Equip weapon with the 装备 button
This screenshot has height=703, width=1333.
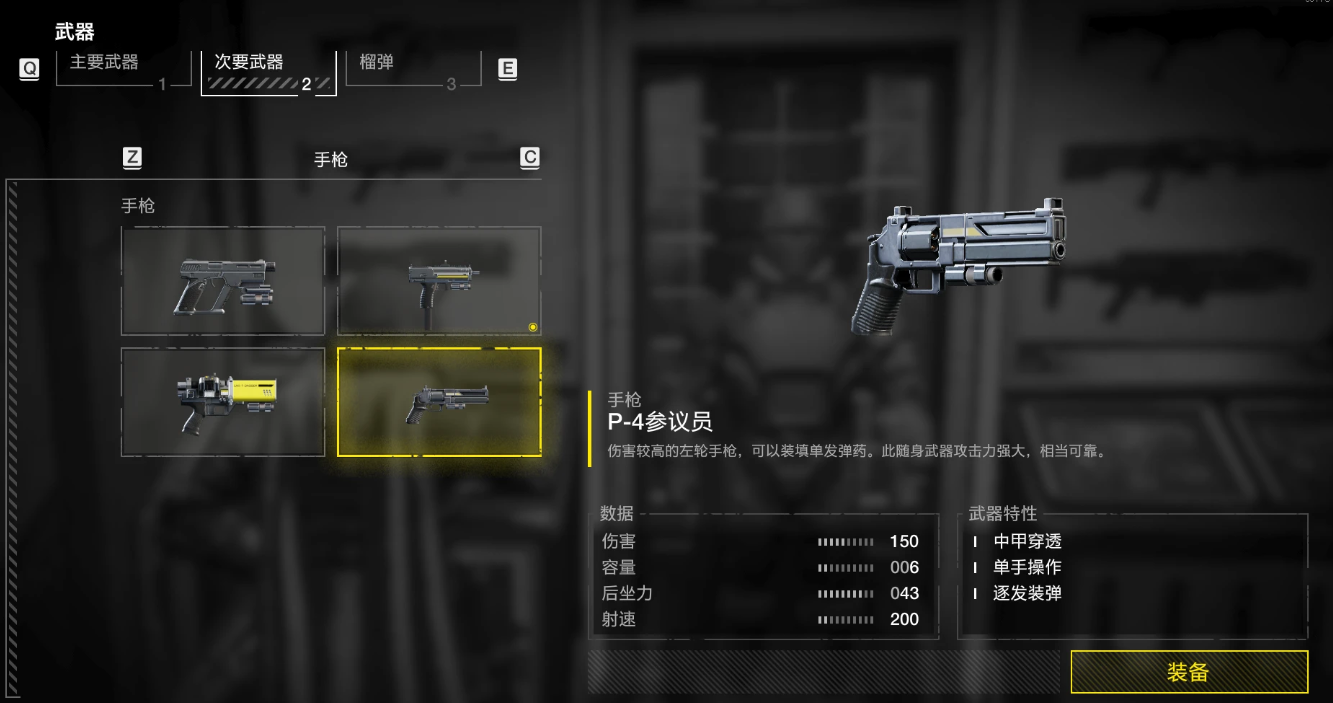(1189, 672)
